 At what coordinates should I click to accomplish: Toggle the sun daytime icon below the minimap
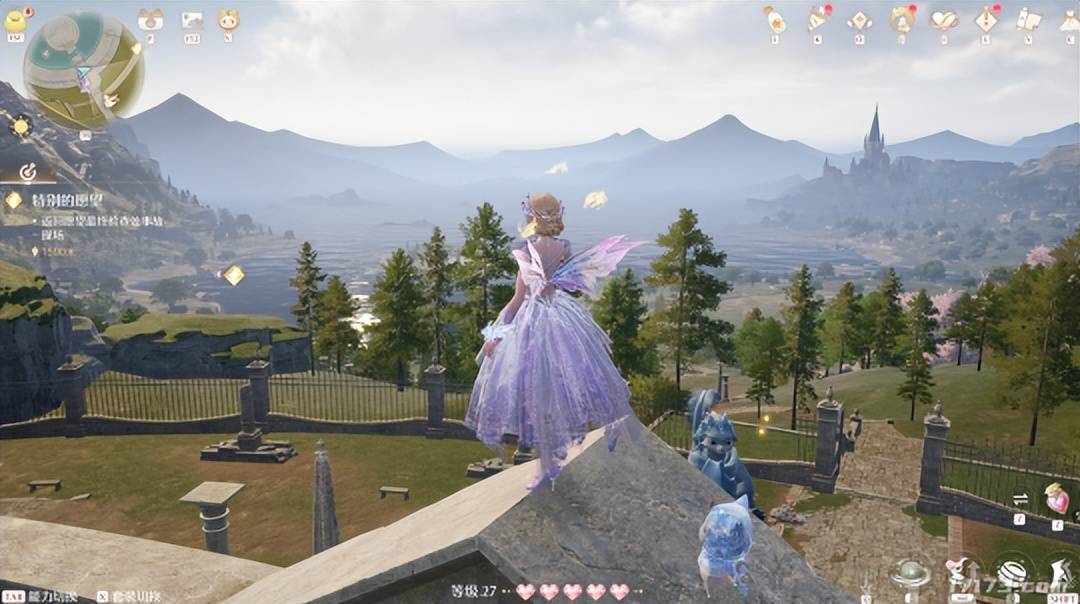[20, 126]
